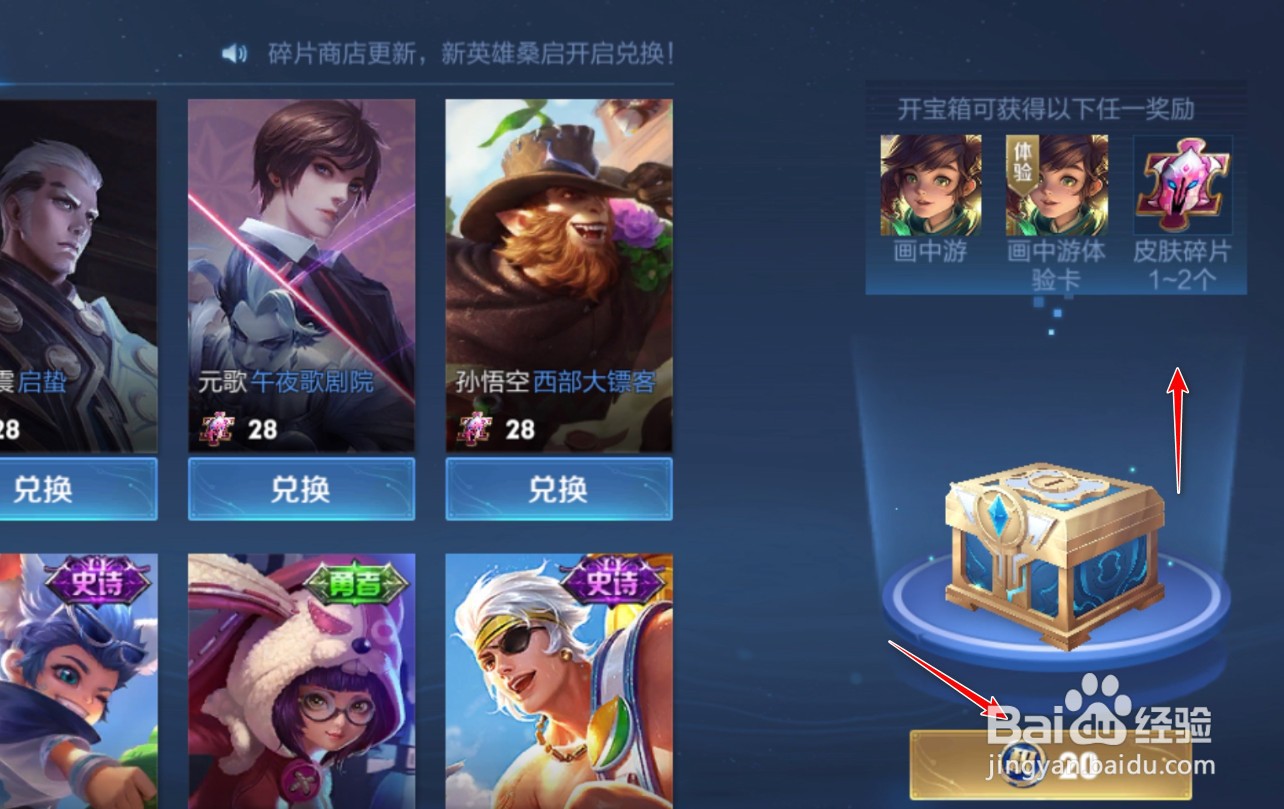Mute the announcement speaker icon
The height and width of the screenshot is (809, 1284).
coord(232,53)
